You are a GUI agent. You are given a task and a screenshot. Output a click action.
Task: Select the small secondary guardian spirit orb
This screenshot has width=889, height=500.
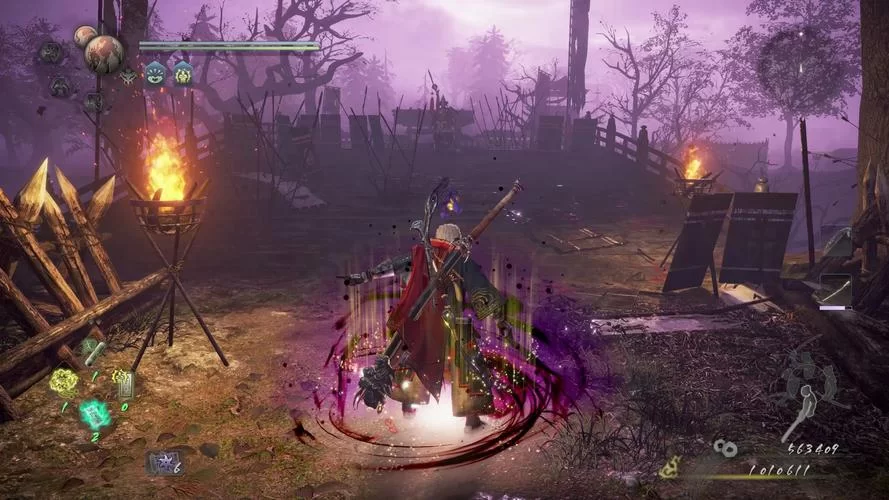tap(84, 37)
